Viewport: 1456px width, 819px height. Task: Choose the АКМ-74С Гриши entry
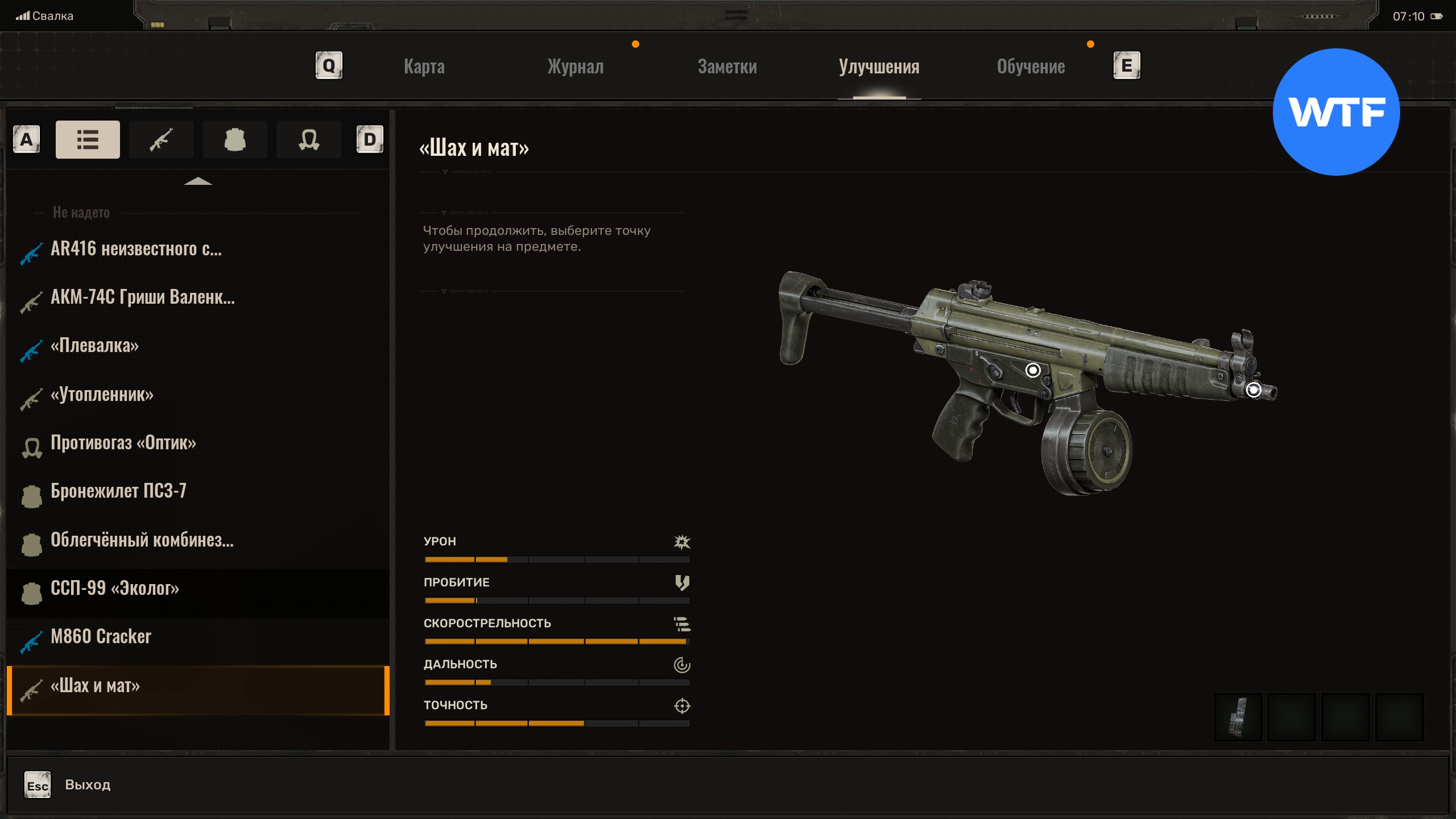pyautogui.click(x=142, y=297)
